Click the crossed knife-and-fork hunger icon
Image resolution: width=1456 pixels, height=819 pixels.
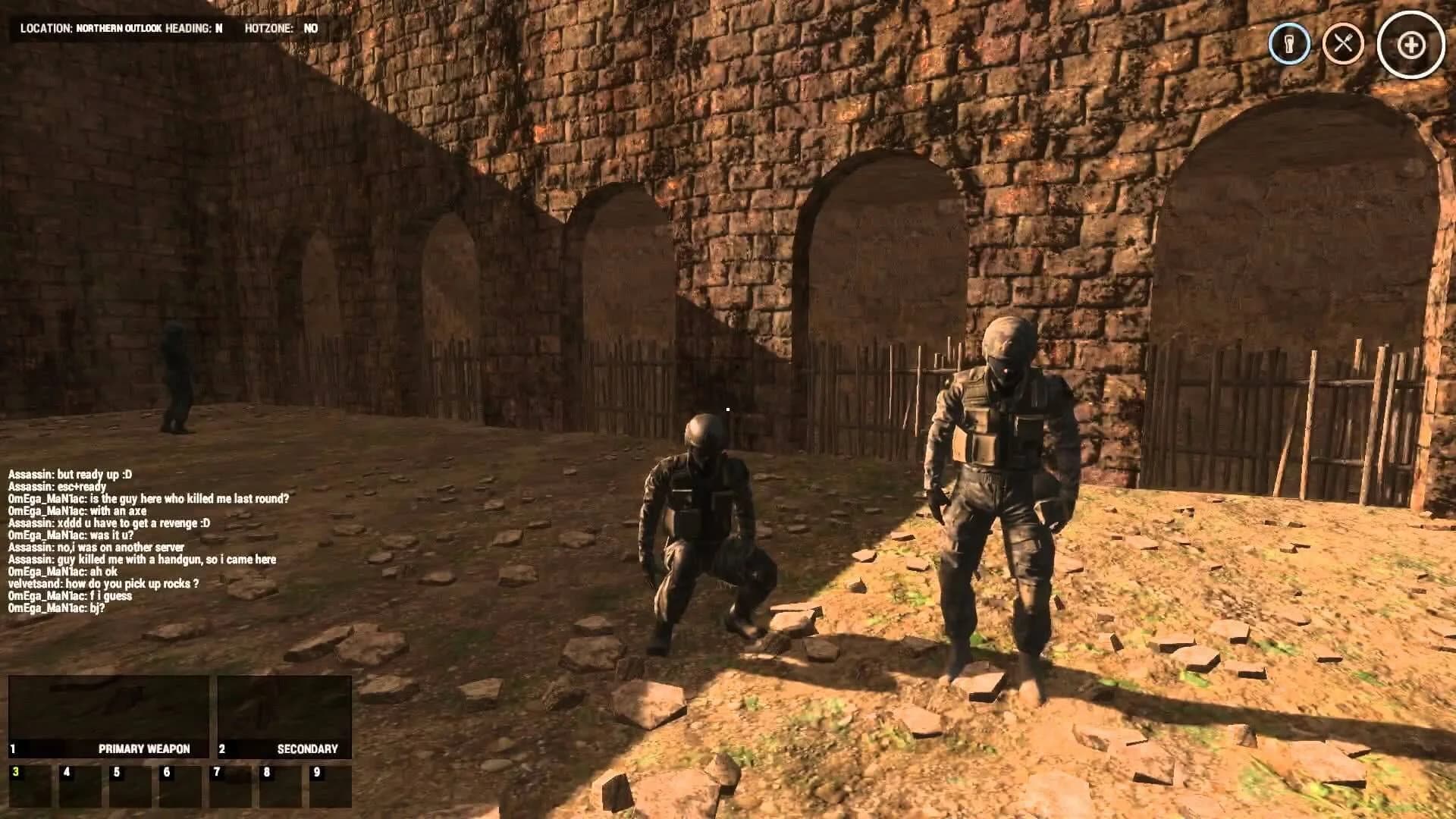click(x=1344, y=45)
